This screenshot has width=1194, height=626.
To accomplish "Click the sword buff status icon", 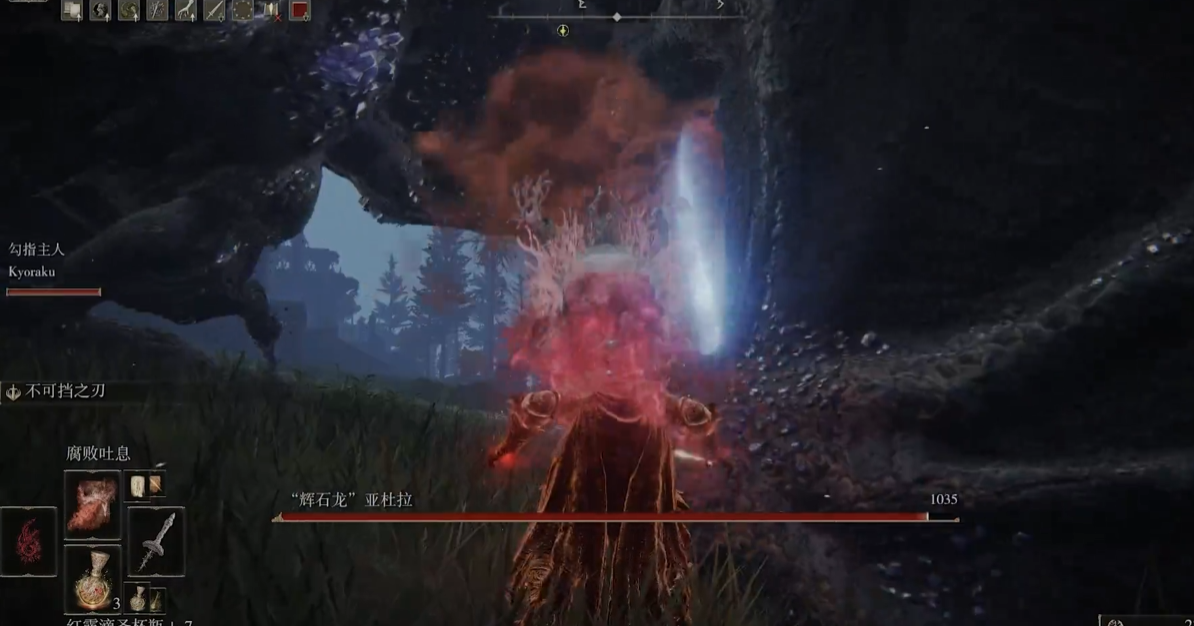I will tap(214, 11).
